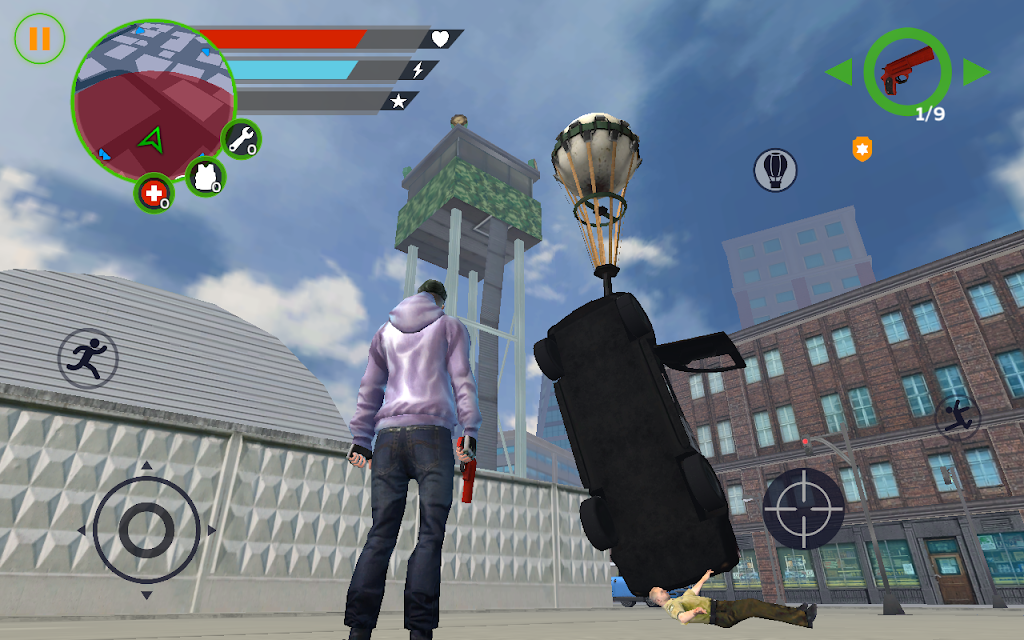Tap the orange police badge icon
Image resolution: width=1024 pixels, height=640 pixels.
click(x=861, y=150)
